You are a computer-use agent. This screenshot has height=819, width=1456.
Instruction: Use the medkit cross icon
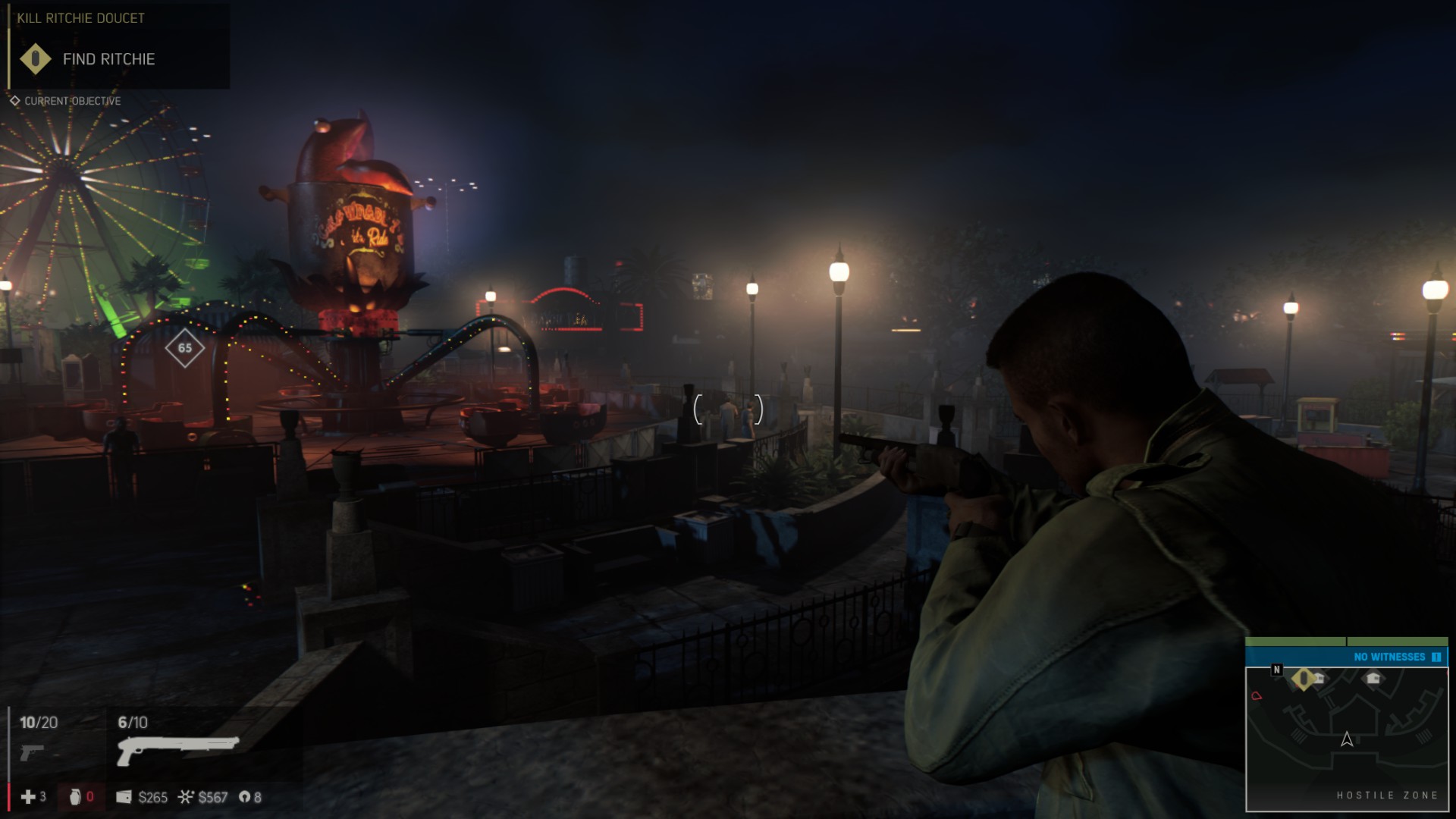(x=28, y=797)
